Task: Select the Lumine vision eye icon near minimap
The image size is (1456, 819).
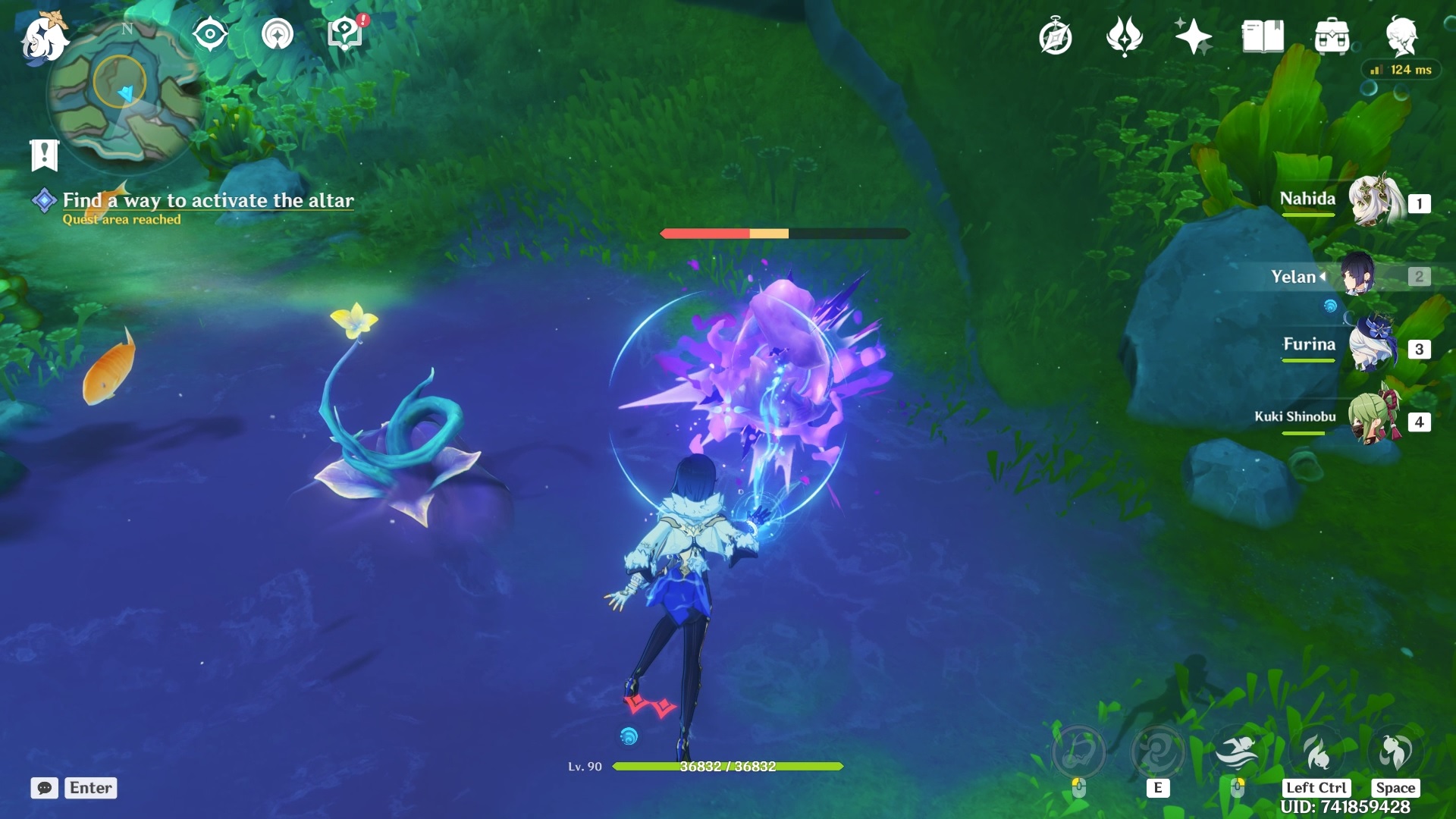Action: point(210,34)
